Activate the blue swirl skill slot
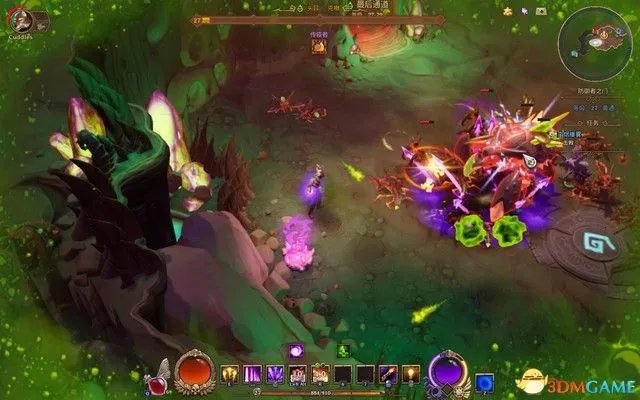The width and height of the screenshot is (640, 400). click(484, 382)
